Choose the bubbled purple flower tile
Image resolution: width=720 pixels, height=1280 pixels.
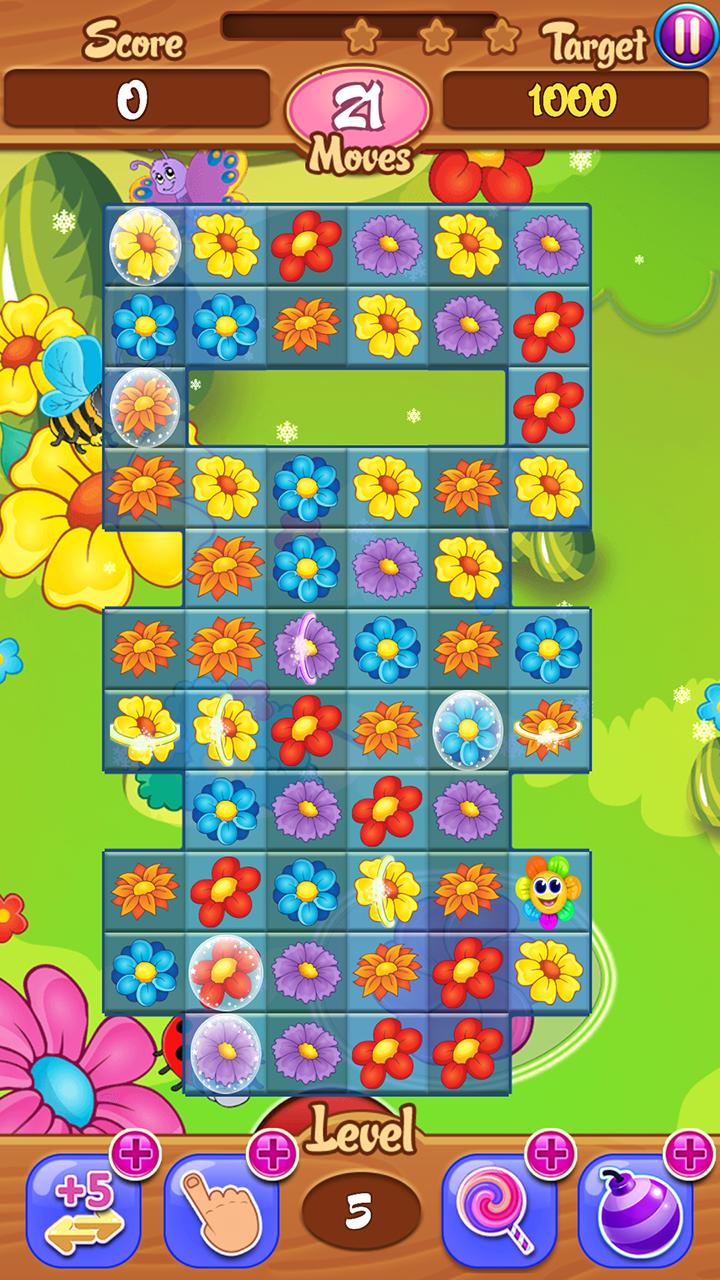point(226,1052)
